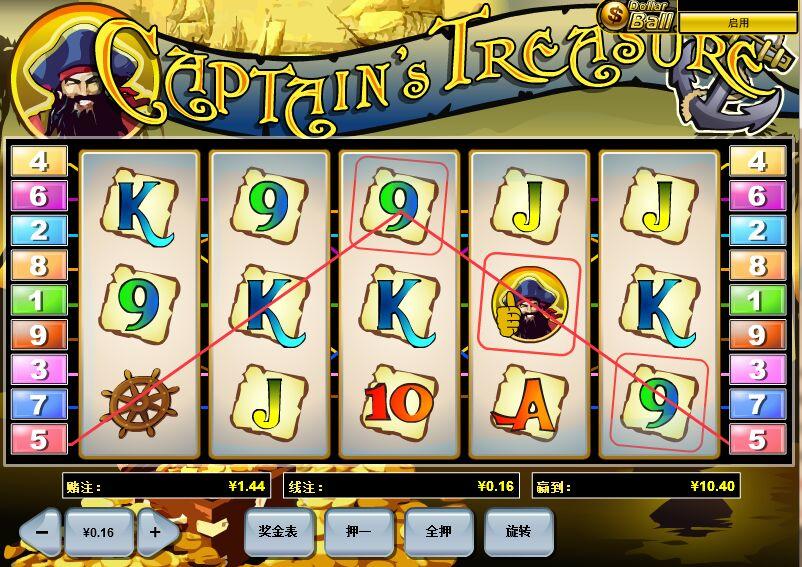Select the right-side payline 9 button

757,335
